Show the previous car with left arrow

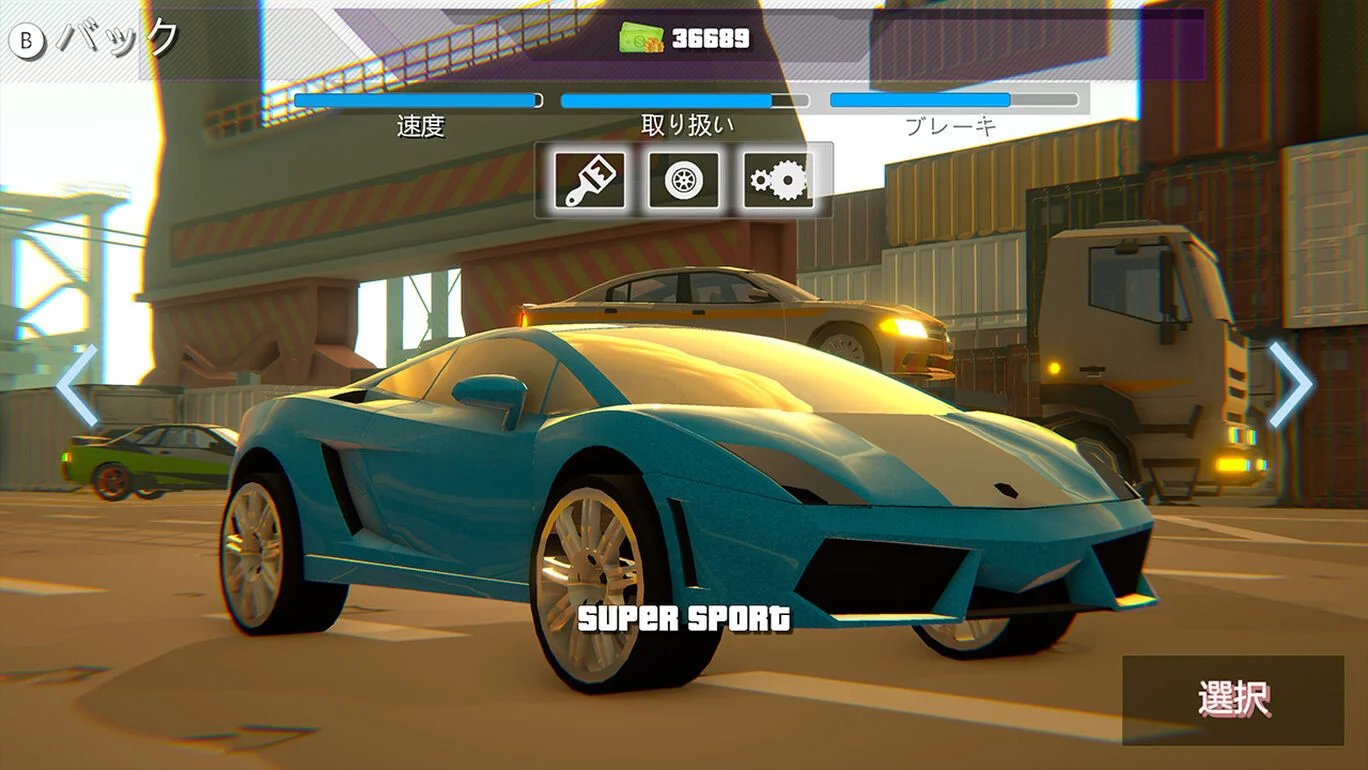coord(77,386)
